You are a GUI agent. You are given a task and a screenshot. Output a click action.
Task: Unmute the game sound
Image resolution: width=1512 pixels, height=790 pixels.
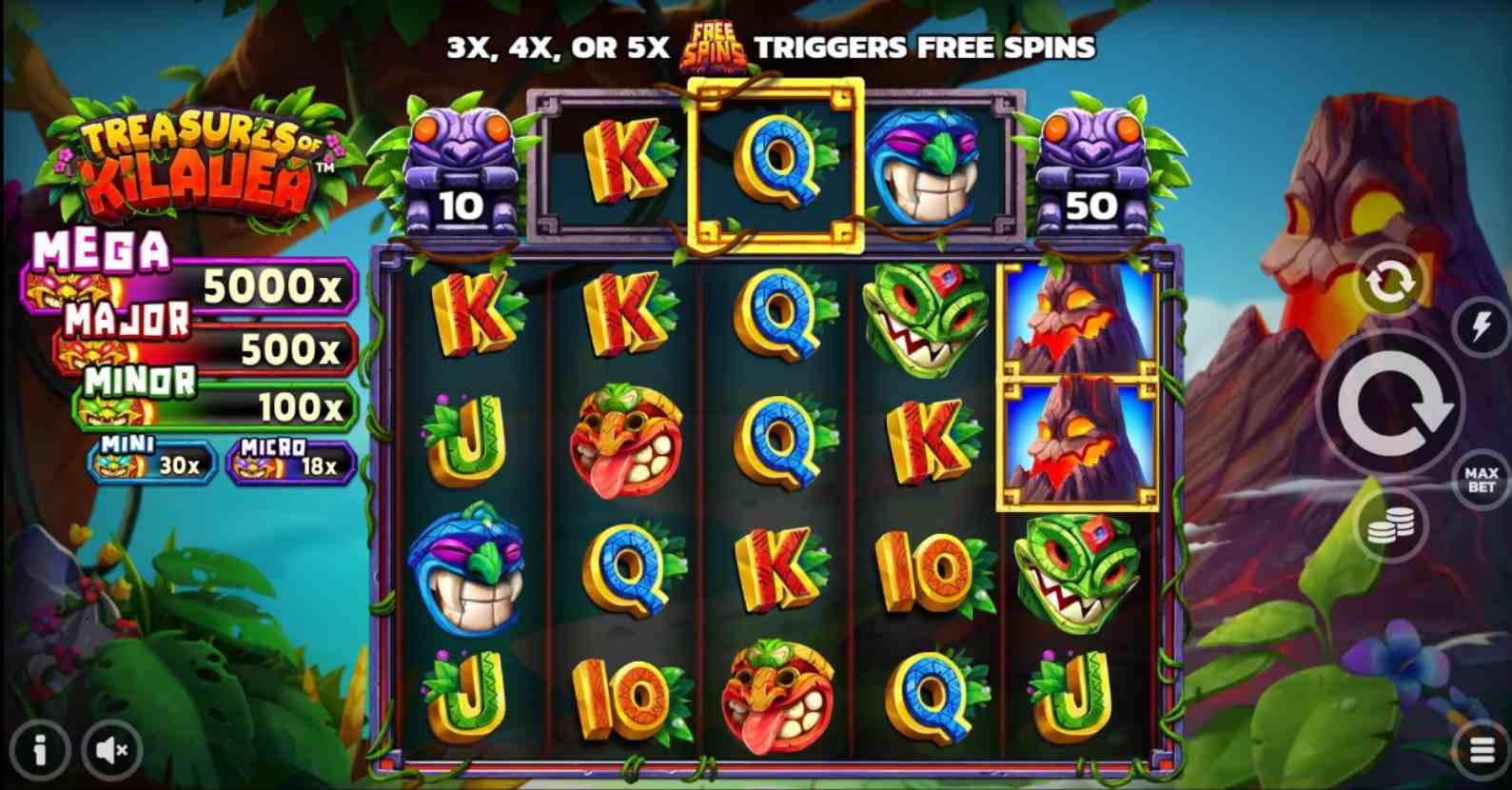(x=112, y=751)
